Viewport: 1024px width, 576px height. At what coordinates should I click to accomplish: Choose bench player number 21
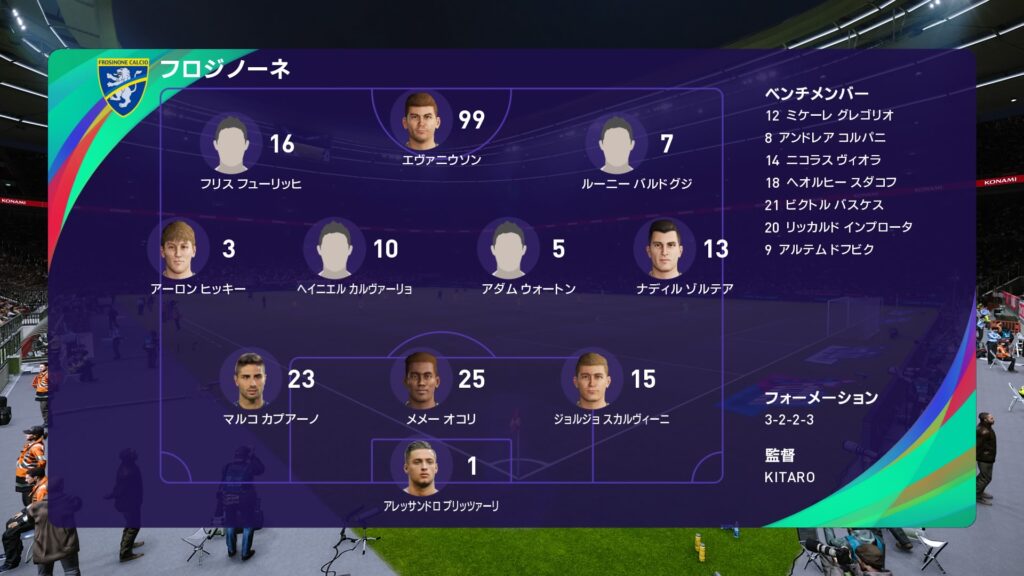[824, 205]
